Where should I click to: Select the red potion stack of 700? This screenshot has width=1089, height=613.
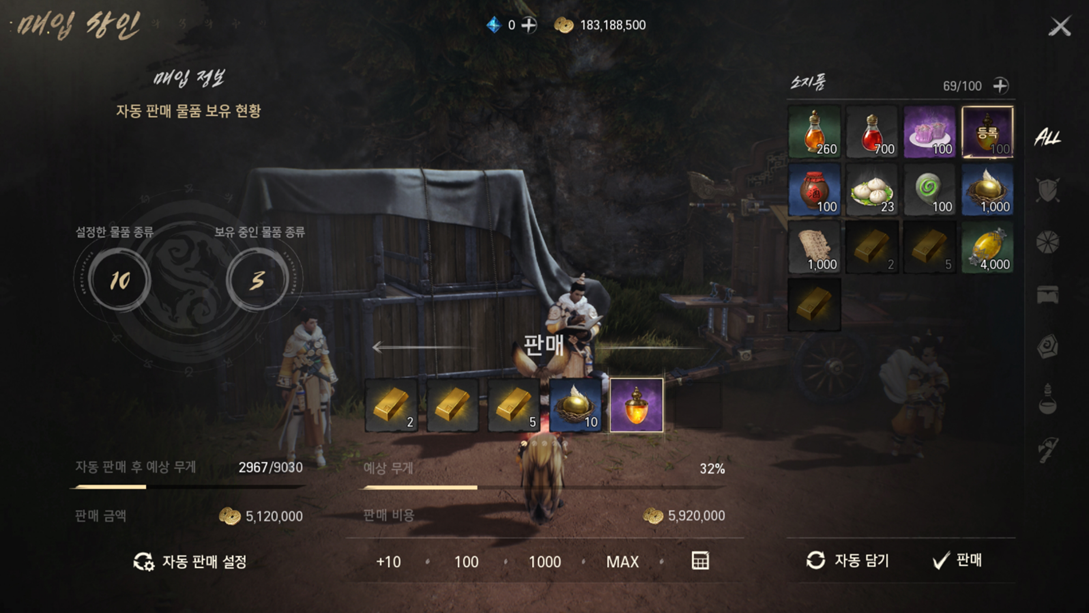(x=872, y=132)
